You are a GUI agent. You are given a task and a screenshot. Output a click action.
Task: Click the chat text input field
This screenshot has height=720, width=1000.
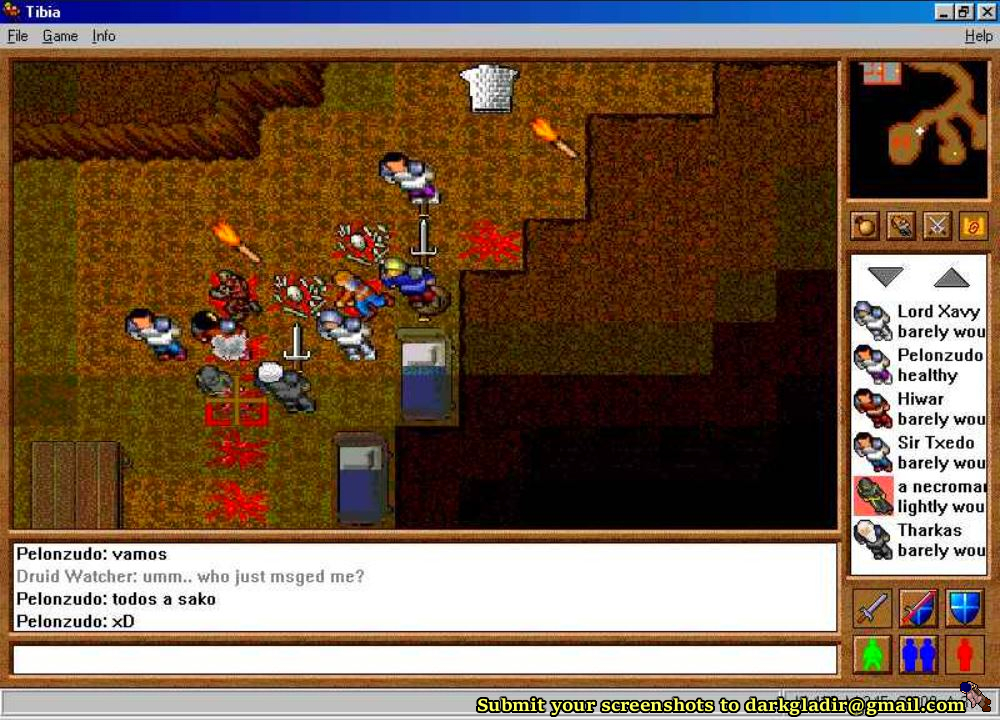tap(424, 660)
